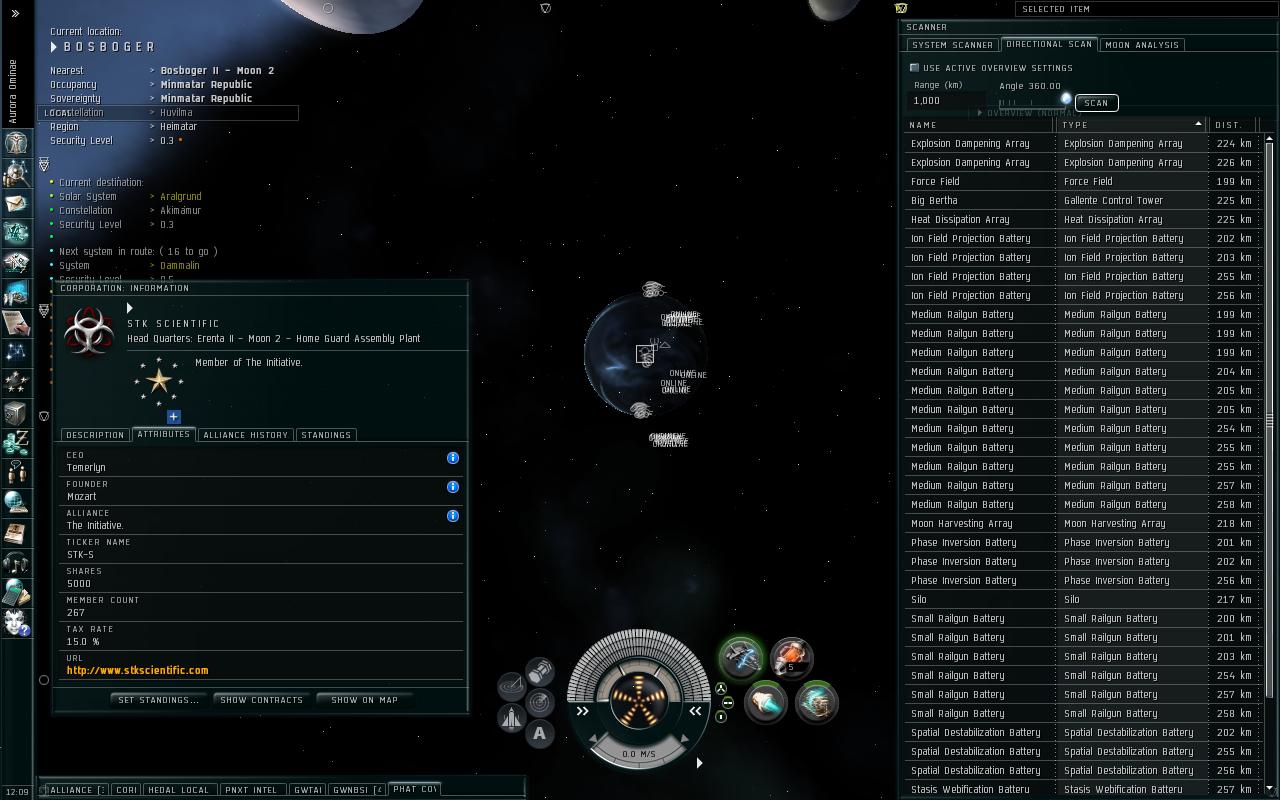This screenshot has height=800, width=1280.
Task: Click the Set Standings button
Action: (158, 700)
